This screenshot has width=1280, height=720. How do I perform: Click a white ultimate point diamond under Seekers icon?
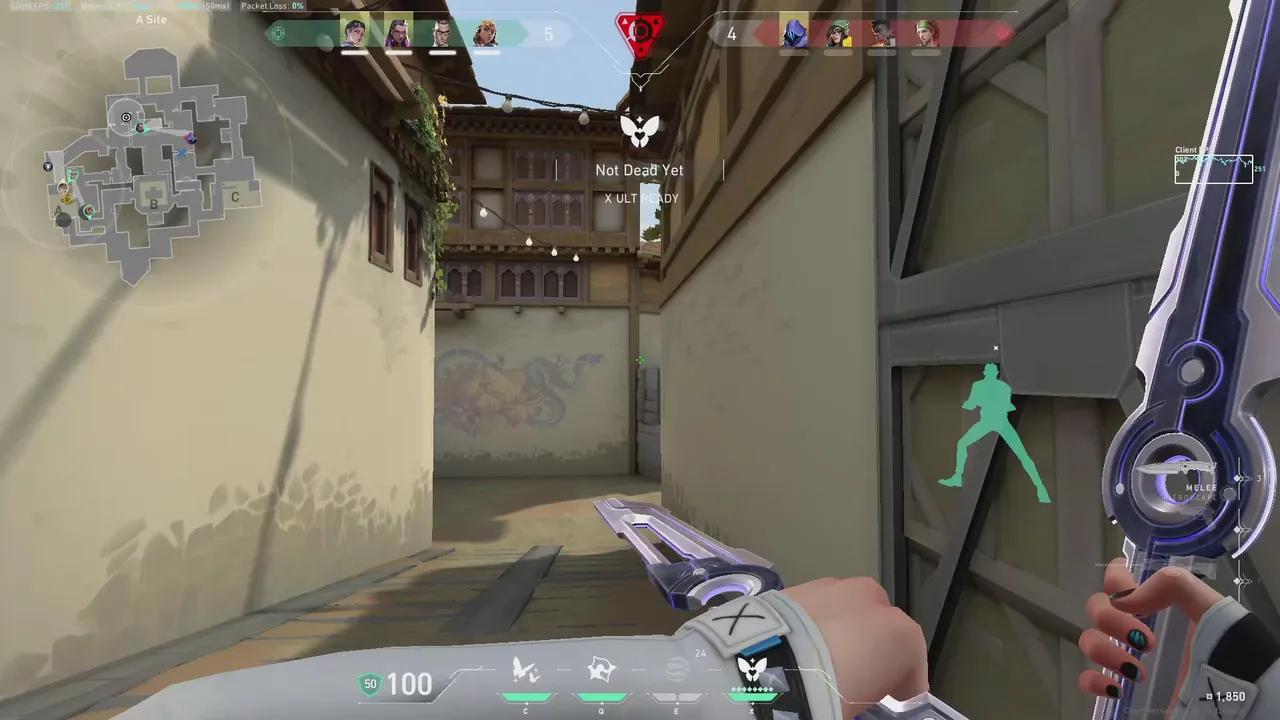point(752,690)
